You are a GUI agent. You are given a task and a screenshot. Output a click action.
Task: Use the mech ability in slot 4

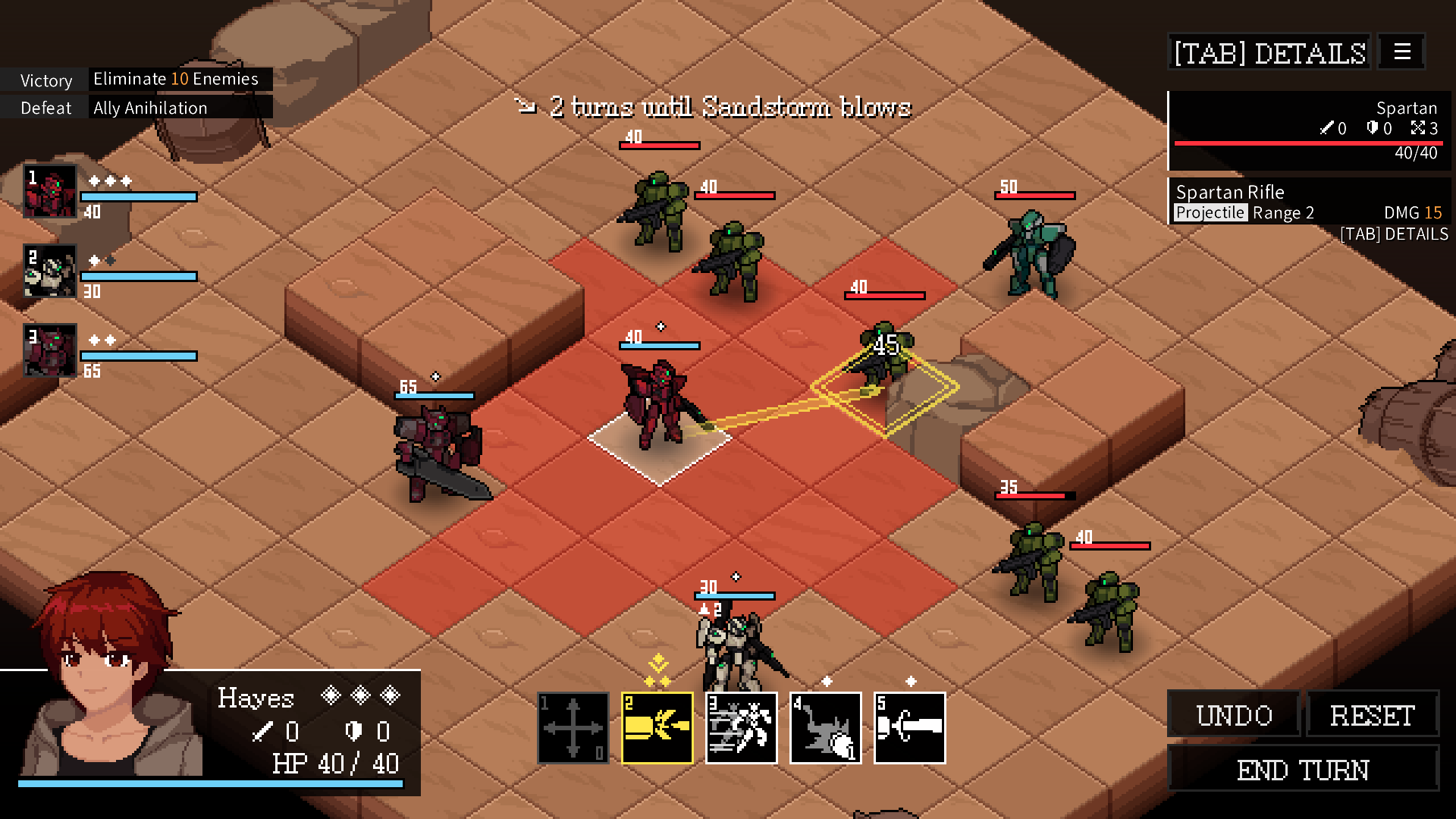click(x=825, y=727)
